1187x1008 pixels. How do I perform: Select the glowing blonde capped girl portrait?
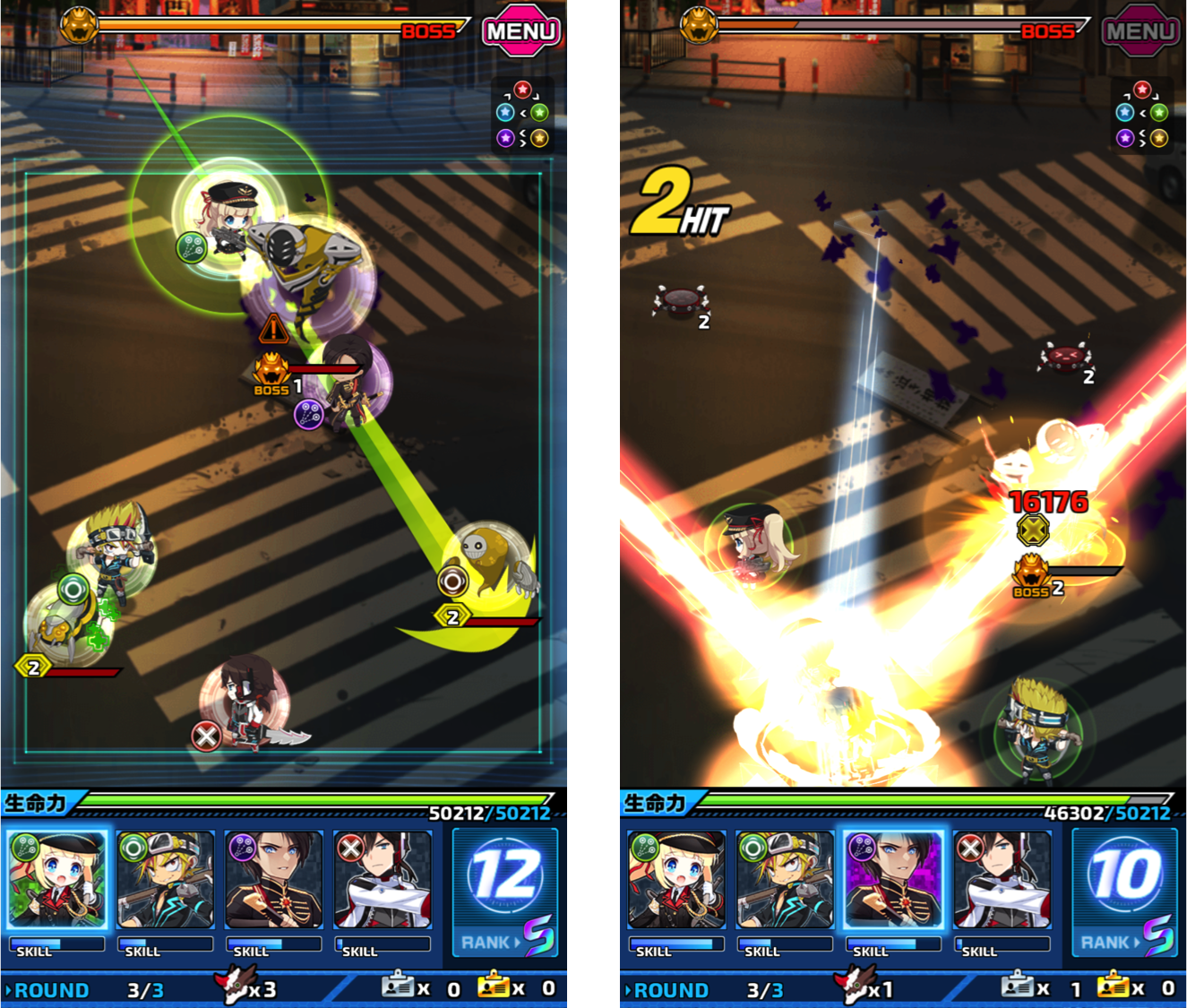pos(57,879)
